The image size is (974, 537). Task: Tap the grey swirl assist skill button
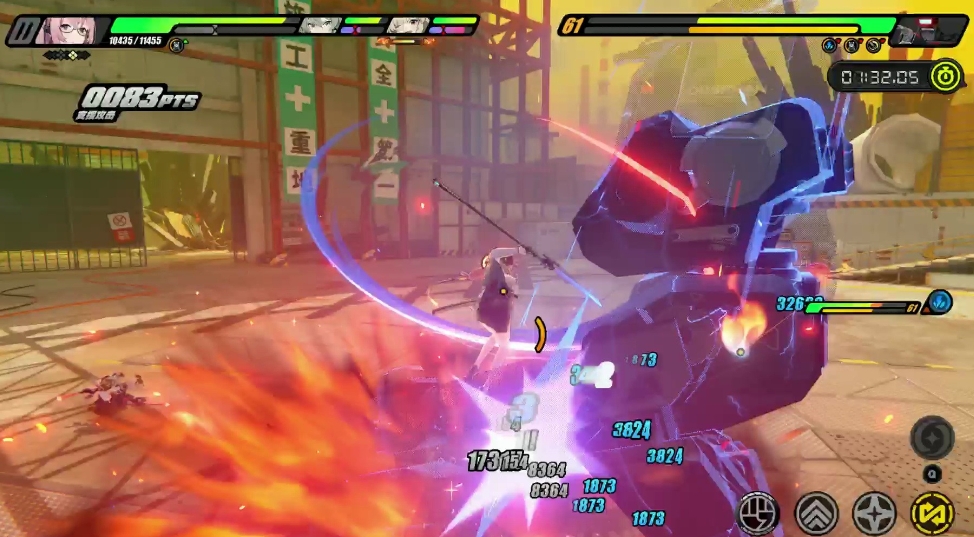[932, 437]
